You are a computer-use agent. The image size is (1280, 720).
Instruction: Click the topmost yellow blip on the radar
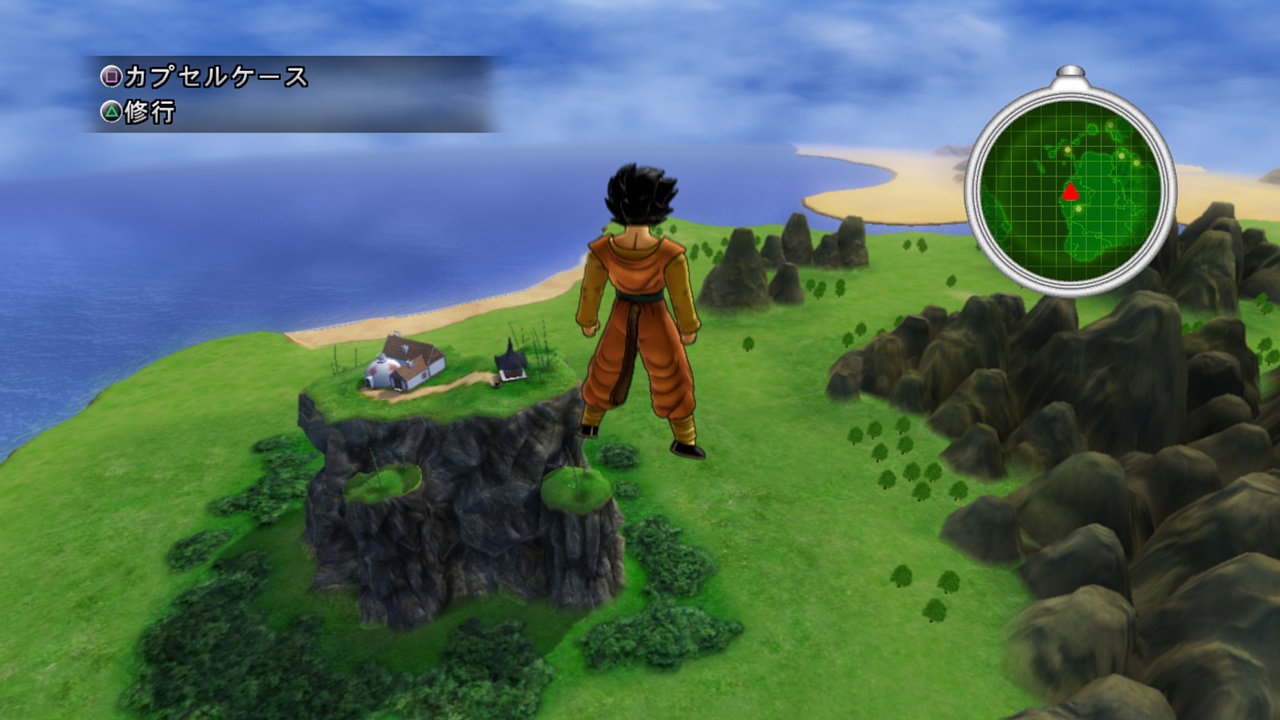1110,126
